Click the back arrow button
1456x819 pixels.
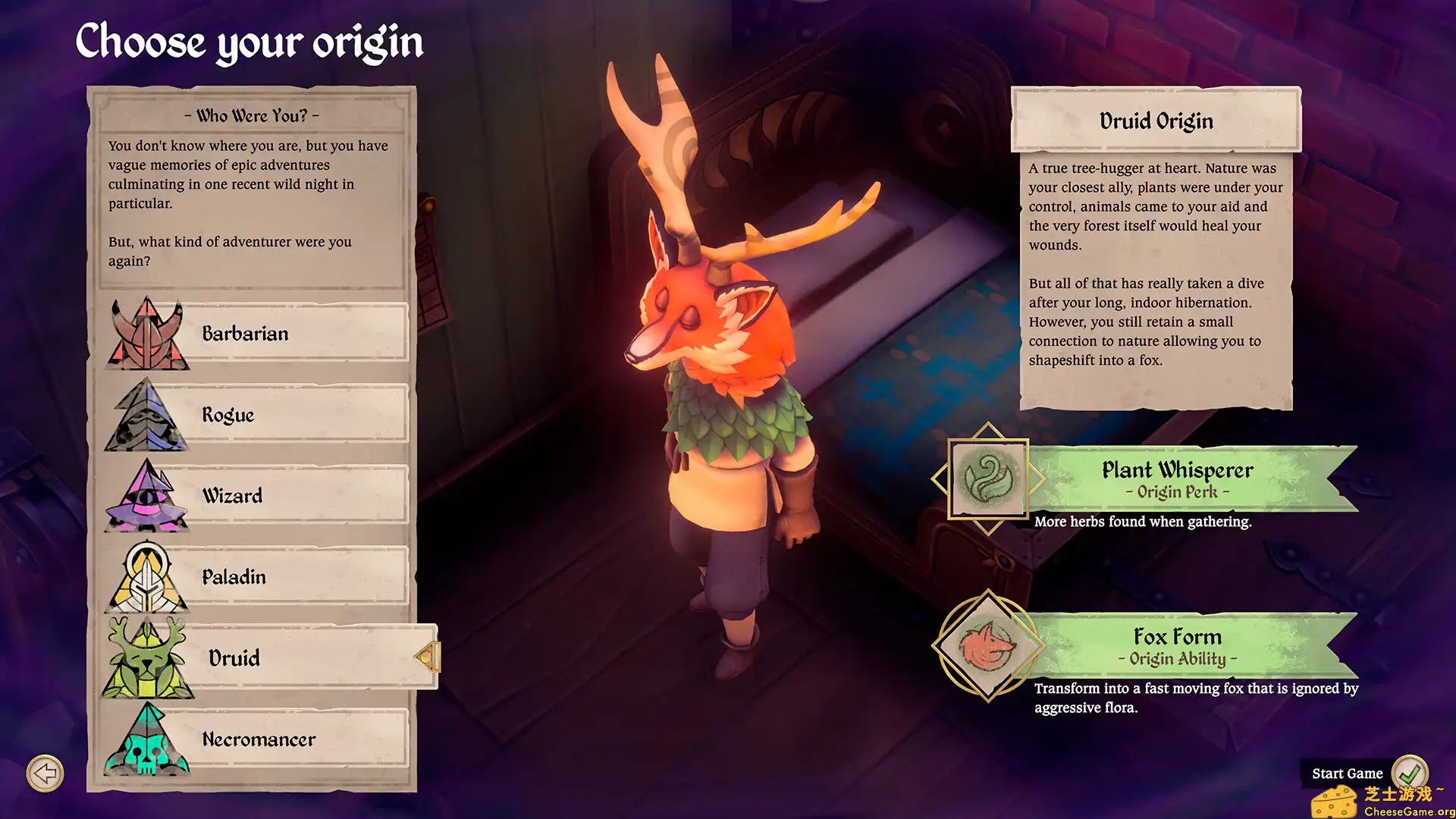tap(45, 773)
